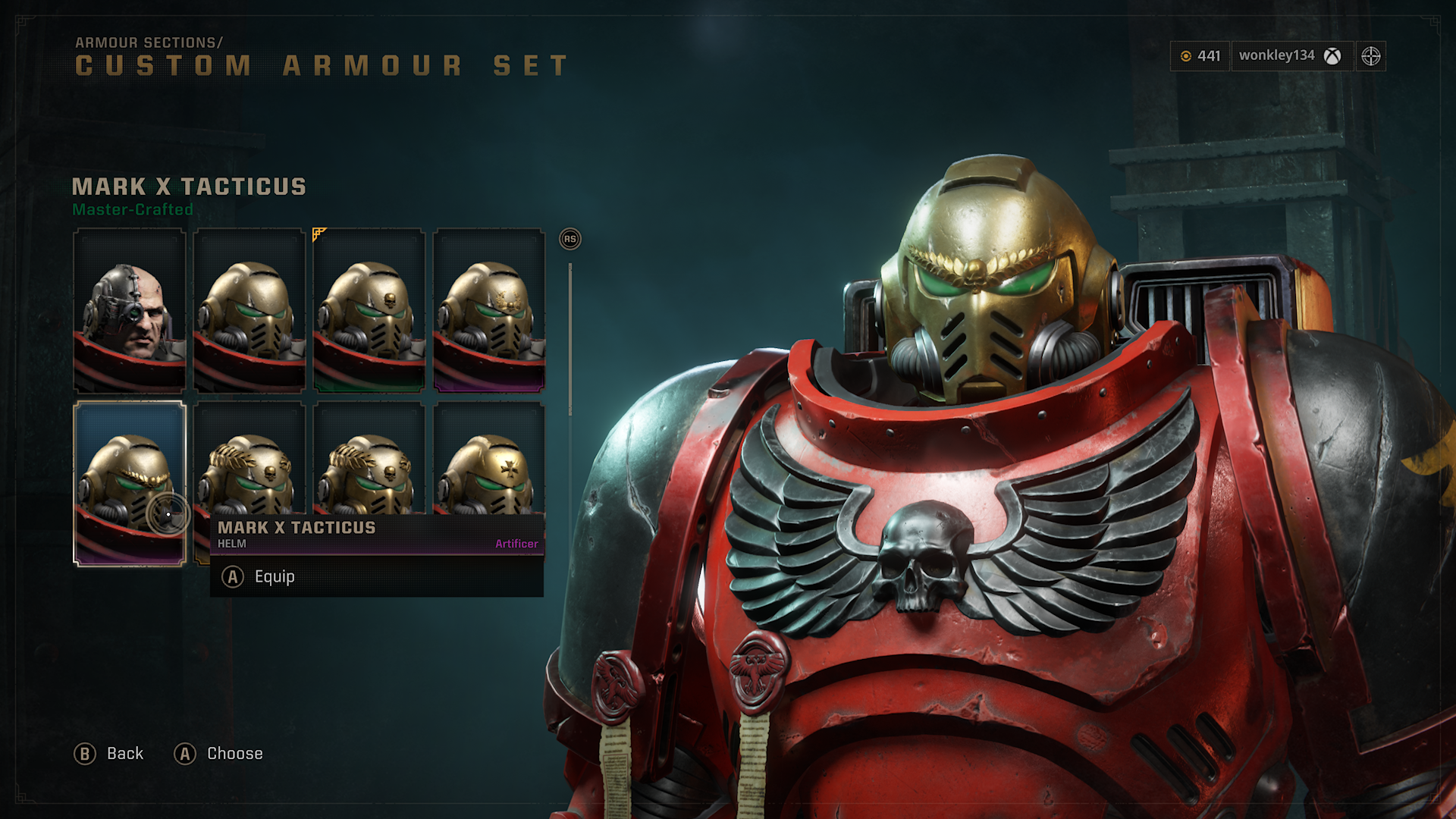Choose the plain gold helm without emblems

pyautogui.click(x=249, y=310)
